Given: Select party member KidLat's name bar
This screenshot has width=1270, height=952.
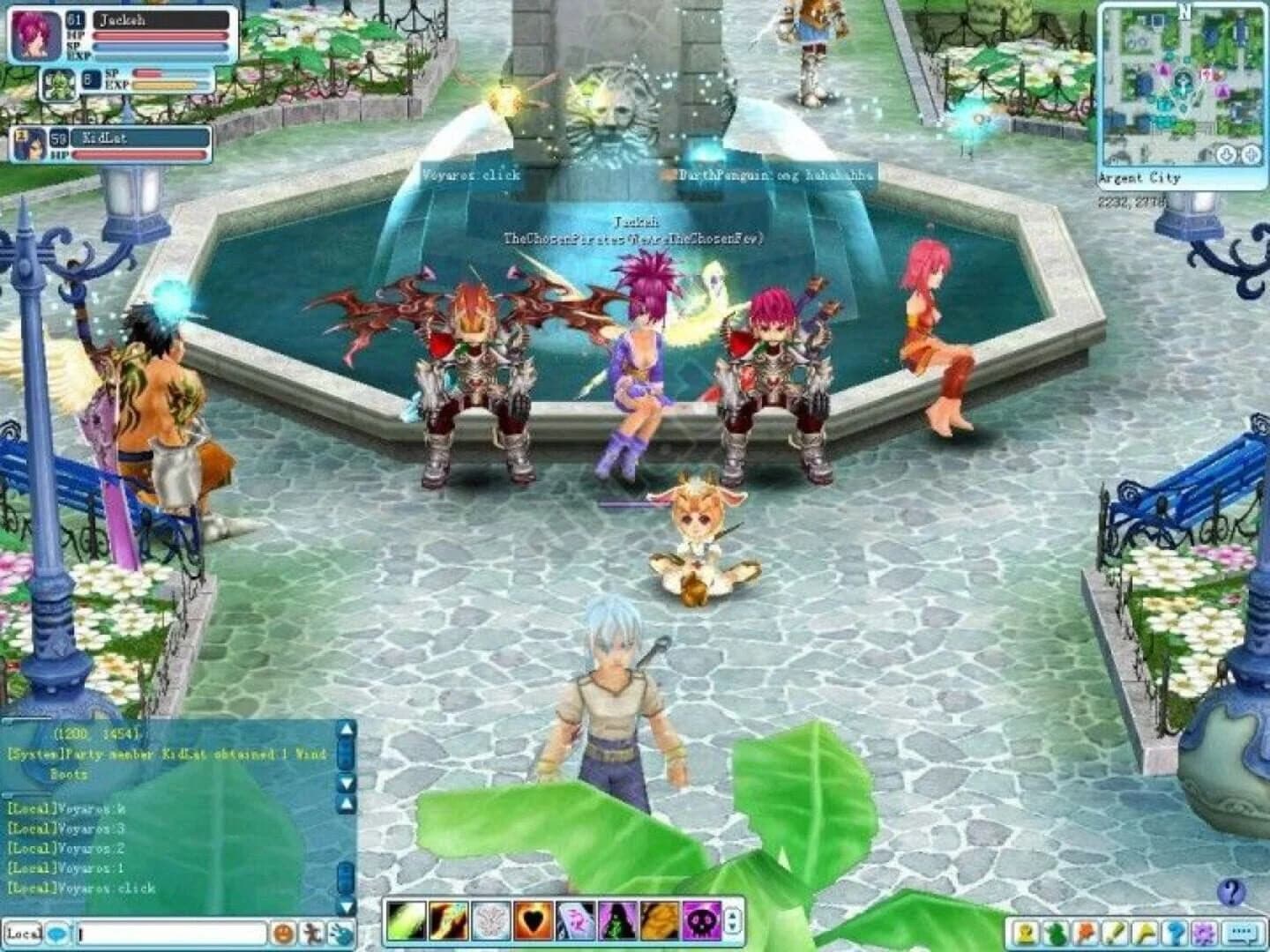Looking at the screenshot, I should tap(141, 138).
